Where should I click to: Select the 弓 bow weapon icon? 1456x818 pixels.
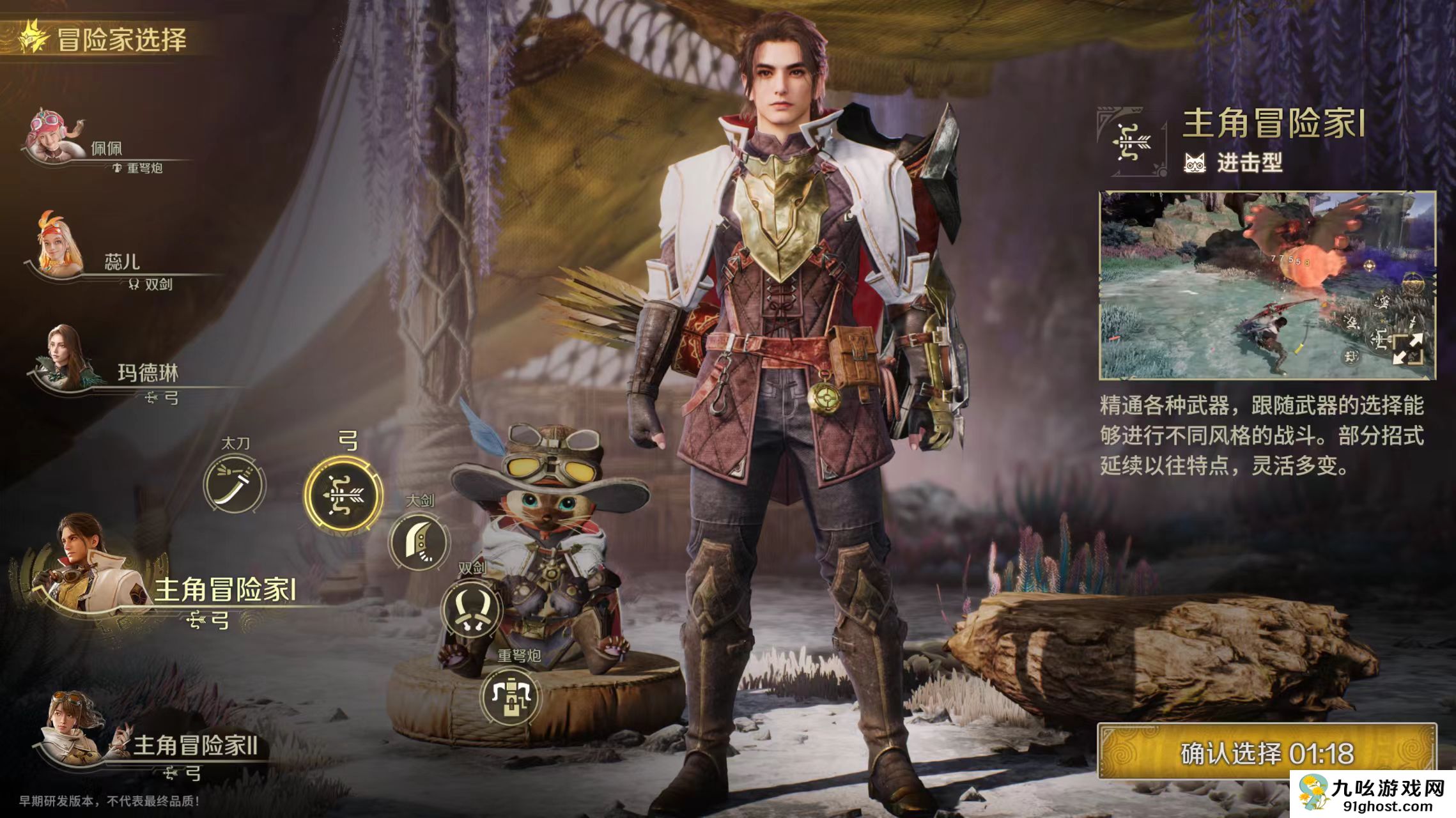pyautogui.click(x=343, y=495)
